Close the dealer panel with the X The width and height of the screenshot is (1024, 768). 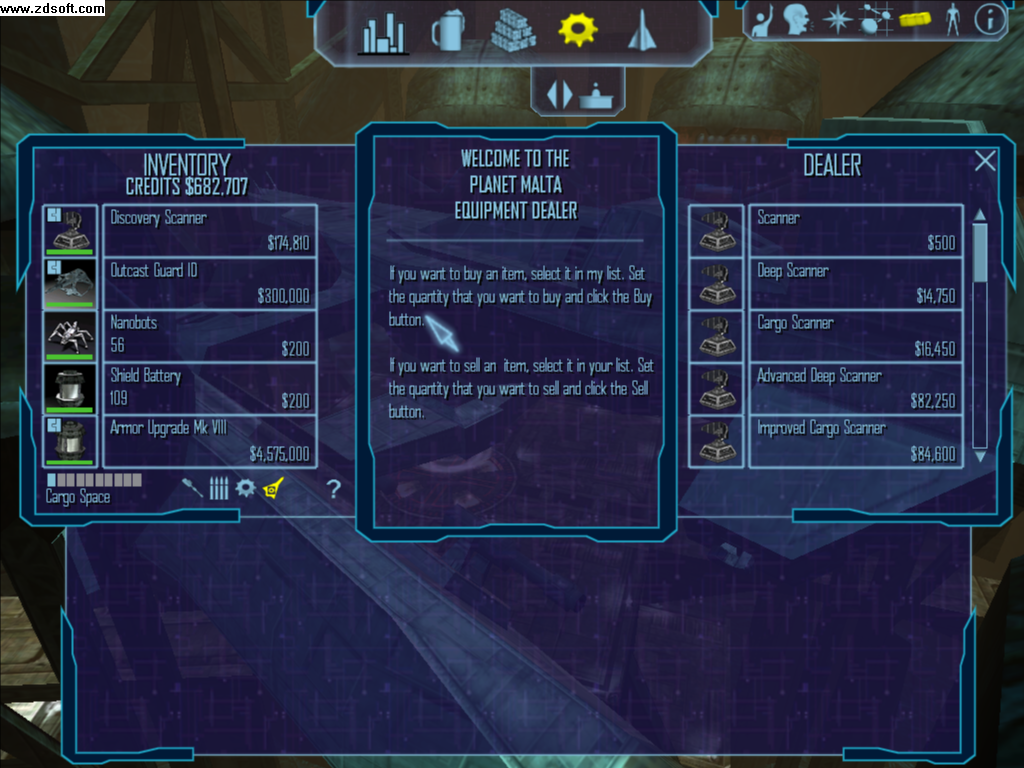[985, 161]
